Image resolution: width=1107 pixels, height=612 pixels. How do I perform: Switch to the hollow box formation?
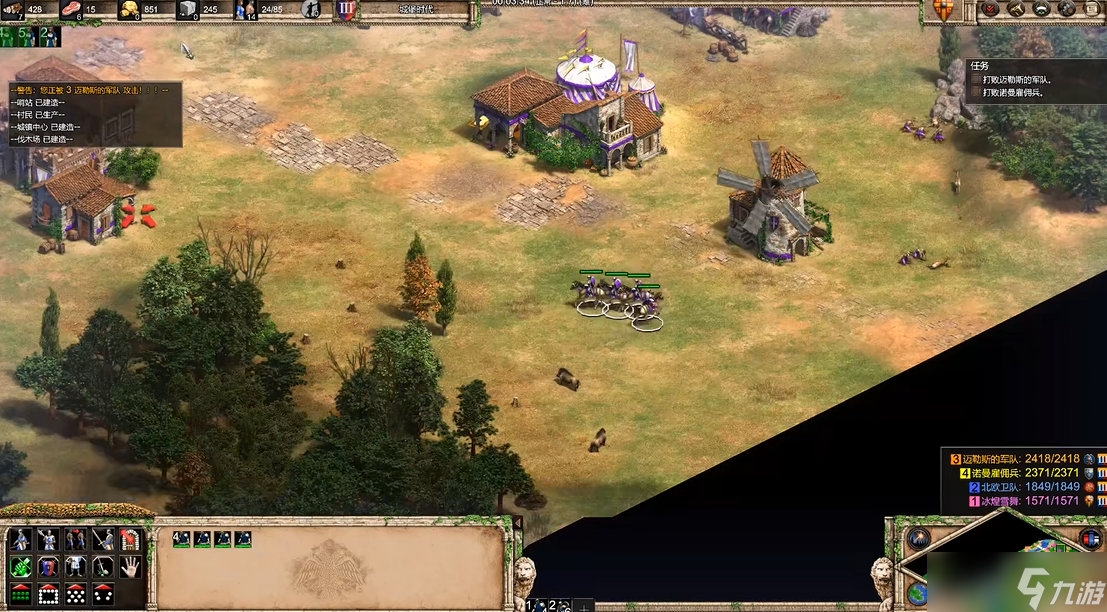click(47, 594)
